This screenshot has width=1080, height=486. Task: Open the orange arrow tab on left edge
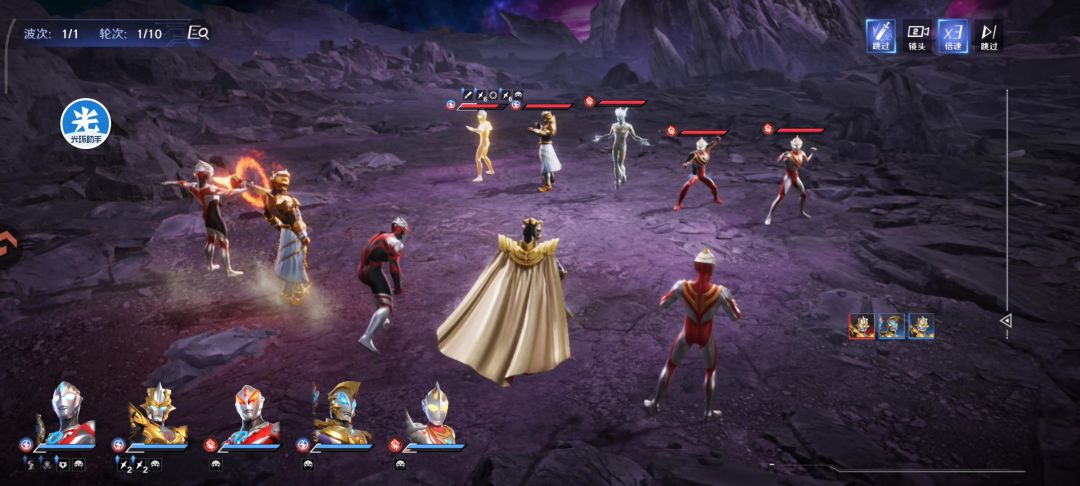tap(7, 243)
